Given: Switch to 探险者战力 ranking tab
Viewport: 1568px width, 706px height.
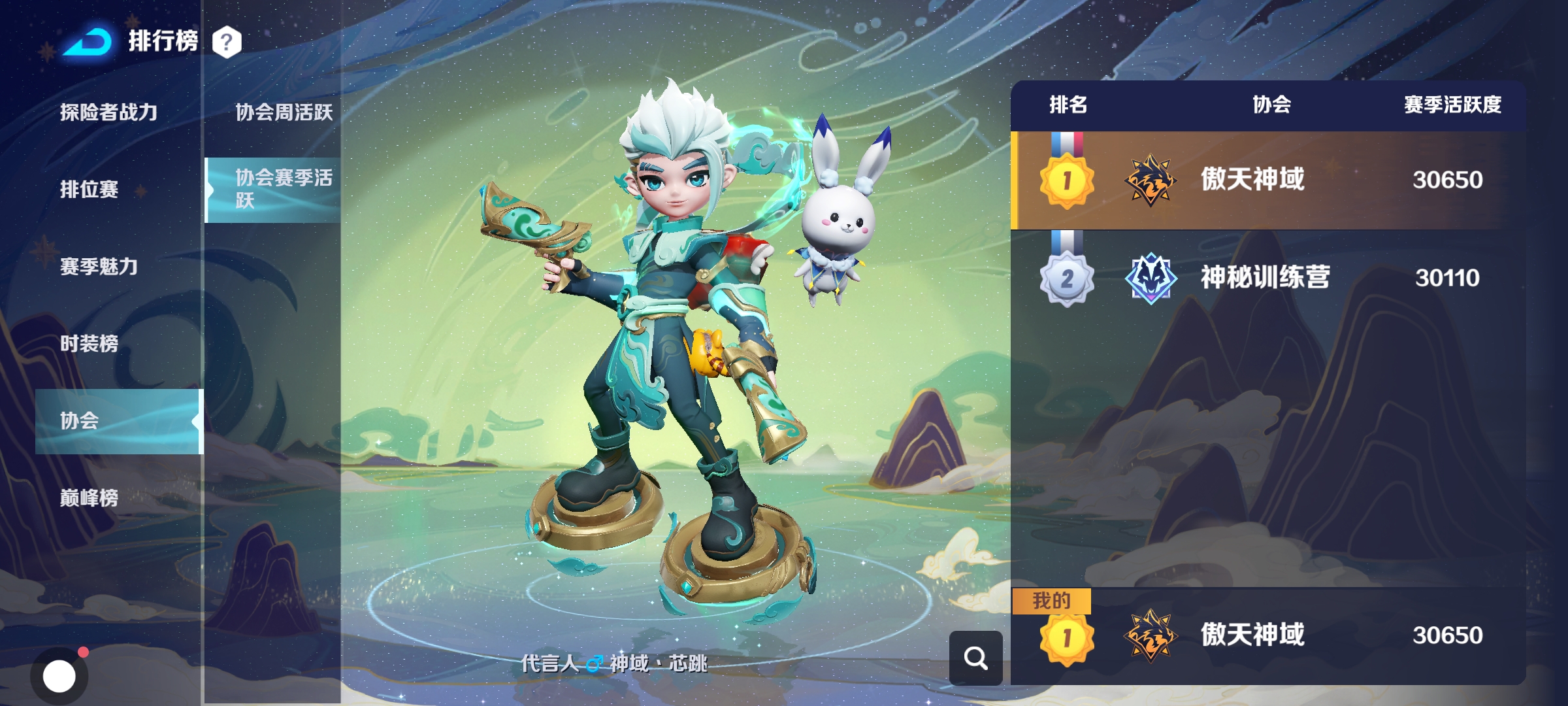Looking at the screenshot, I should pyautogui.click(x=109, y=112).
